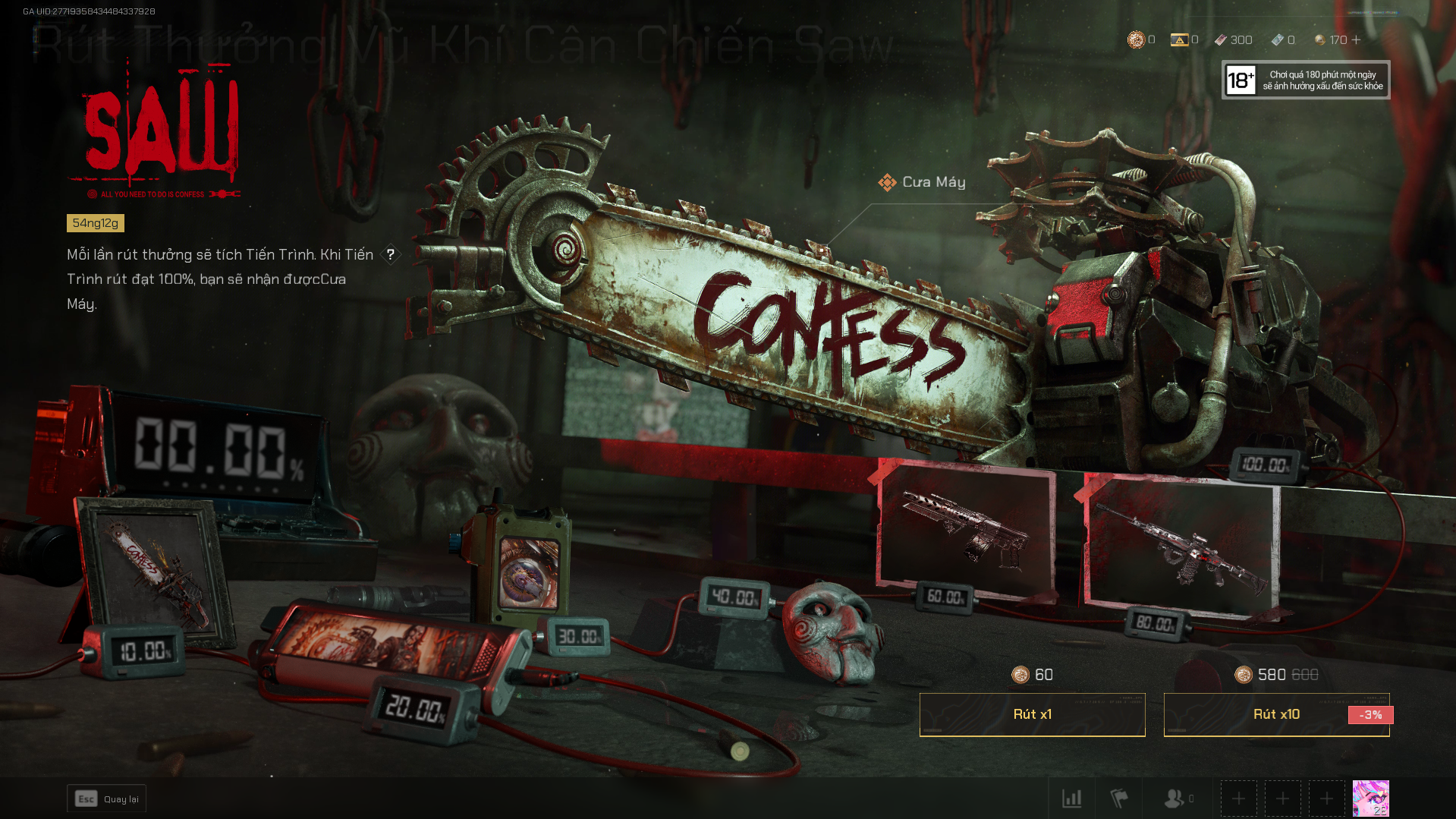The width and height of the screenshot is (1456, 819).
Task: Draw ten times with Rút x10
Action: click(1276, 714)
